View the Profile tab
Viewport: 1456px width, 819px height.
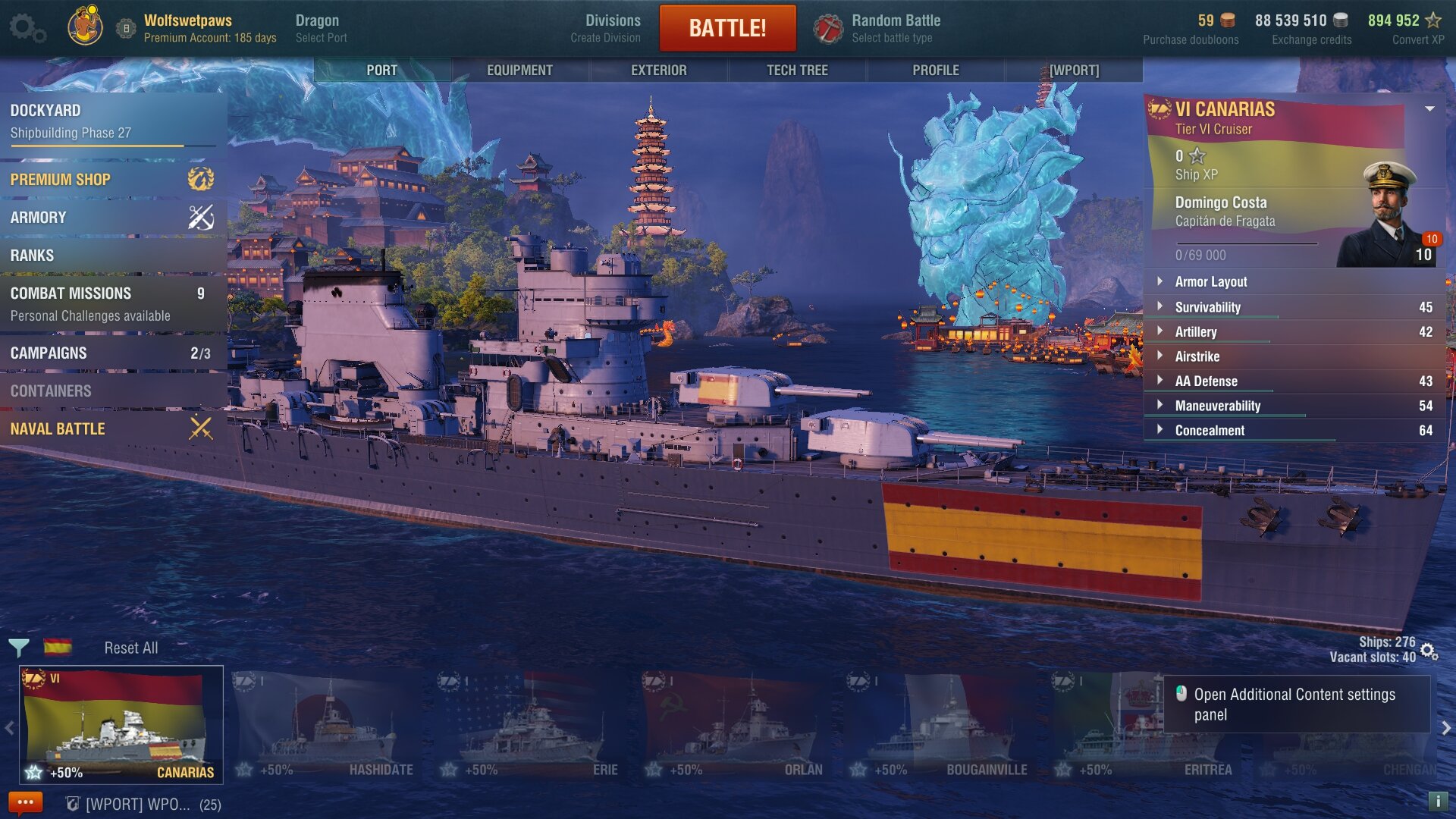click(x=935, y=70)
